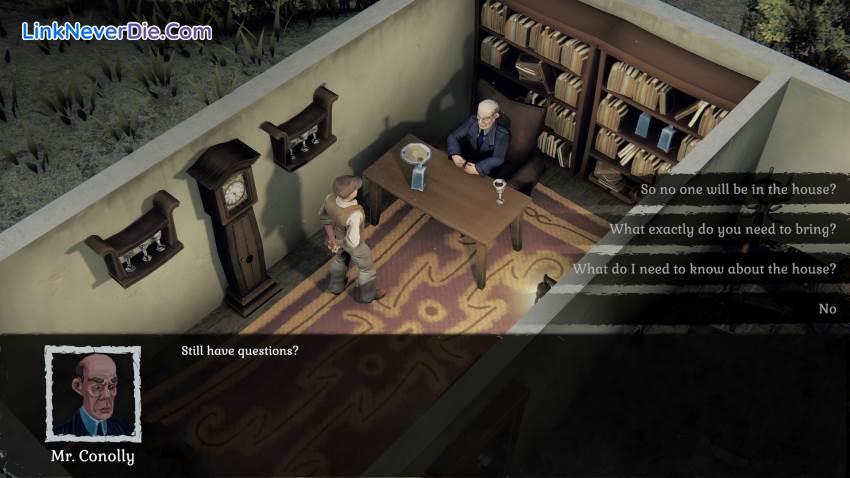Answer "No" to end the questions
850x478 pixels.
pos(827,309)
